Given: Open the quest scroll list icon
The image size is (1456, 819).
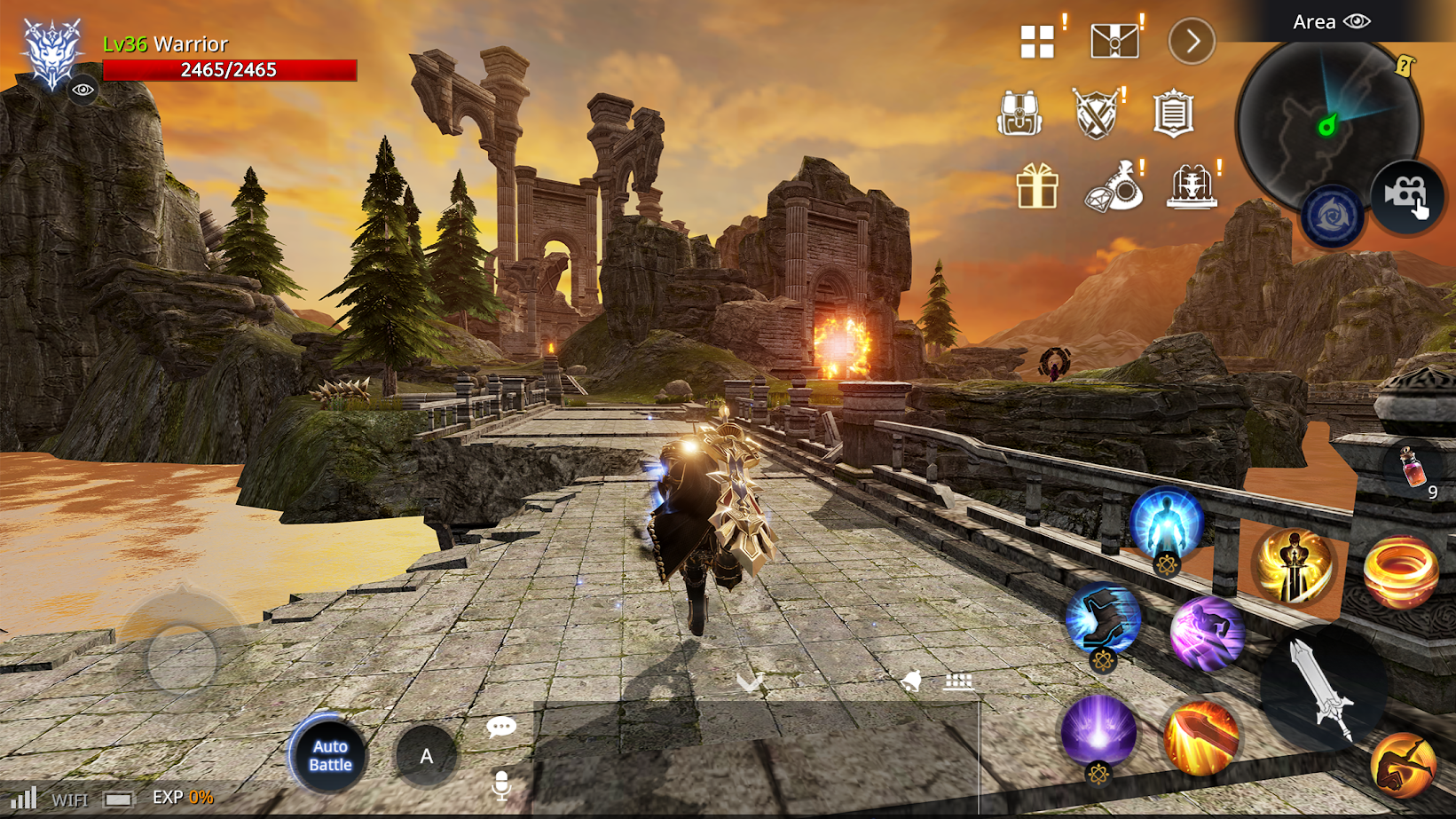Looking at the screenshot, I should coord(1173,114).
